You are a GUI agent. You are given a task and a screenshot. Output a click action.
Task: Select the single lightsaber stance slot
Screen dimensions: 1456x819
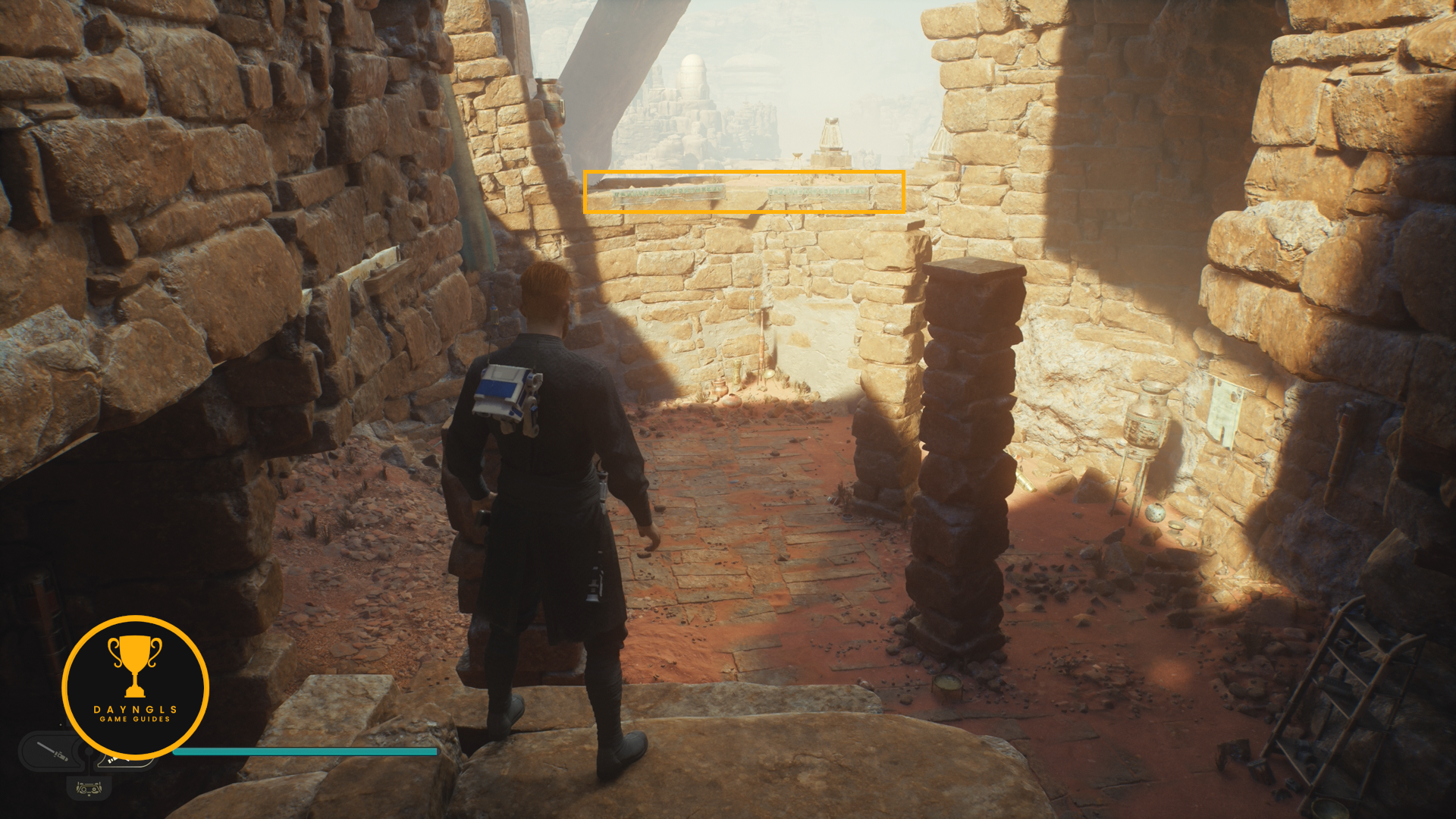[x=52, y=752]
